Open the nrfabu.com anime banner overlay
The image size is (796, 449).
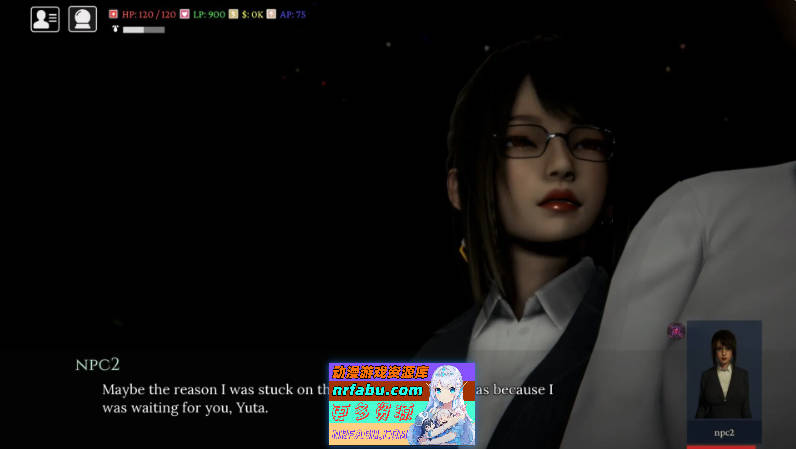[x=402, y=403]
